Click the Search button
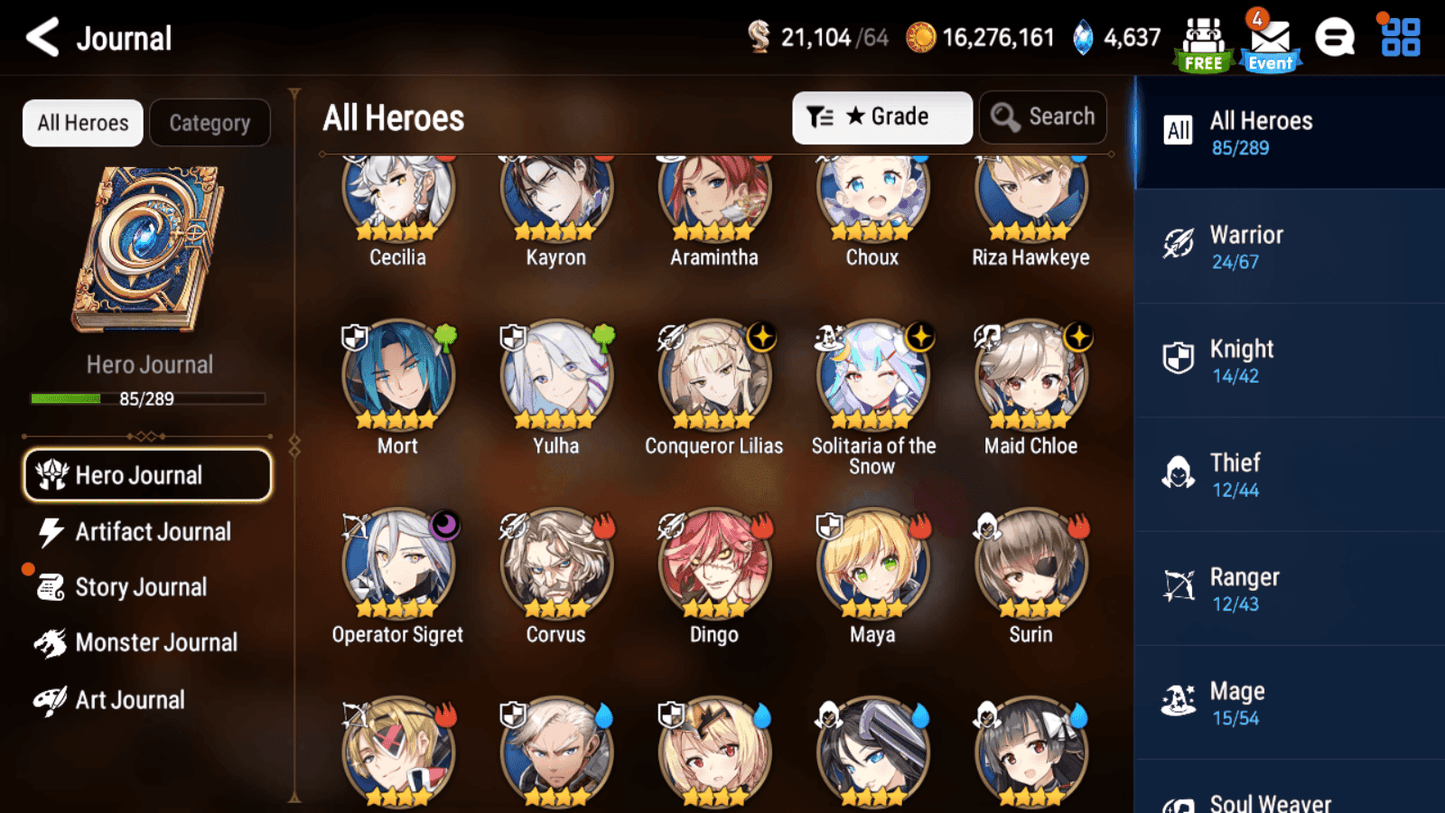The height and width of the screenshot is (813, 1445). [x=1043, y=117]
